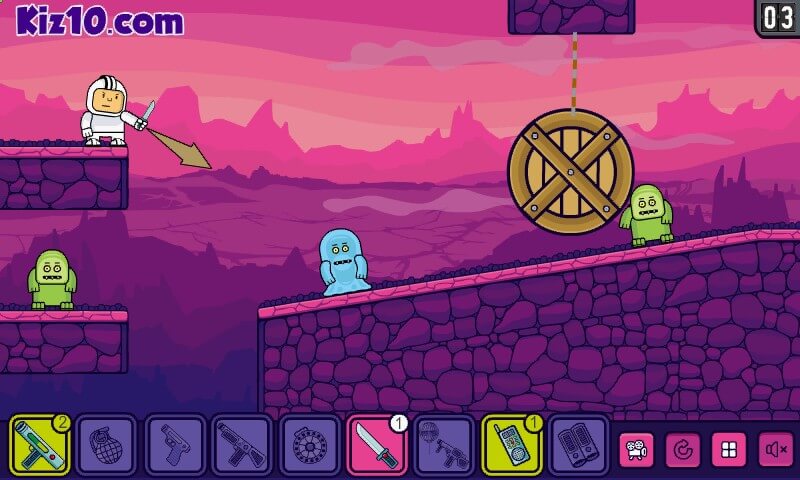Select the pistol weapon slot

pyautogui.click(x=175, y=444)
